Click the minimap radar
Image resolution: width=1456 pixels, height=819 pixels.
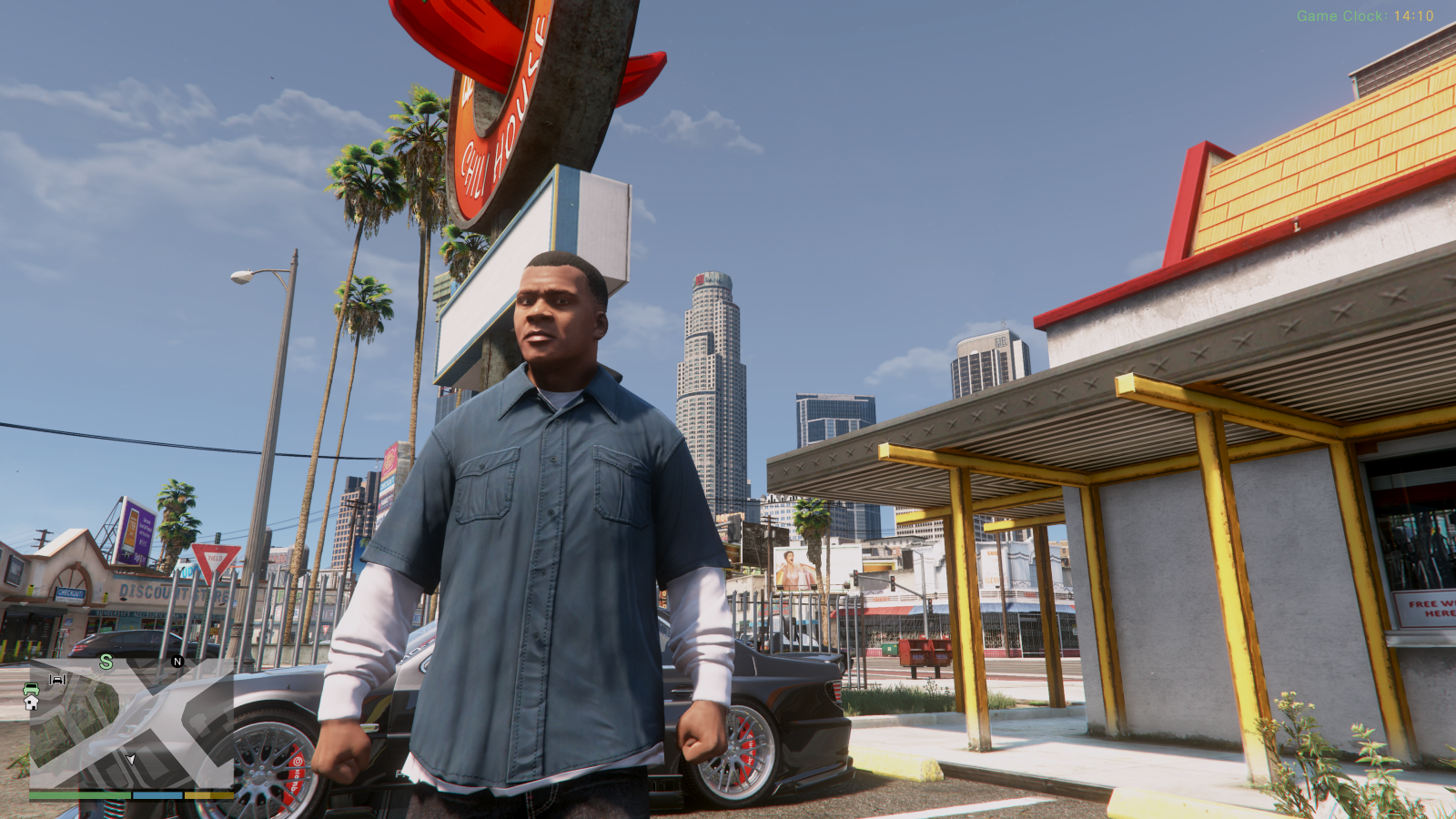coord(131,723)
